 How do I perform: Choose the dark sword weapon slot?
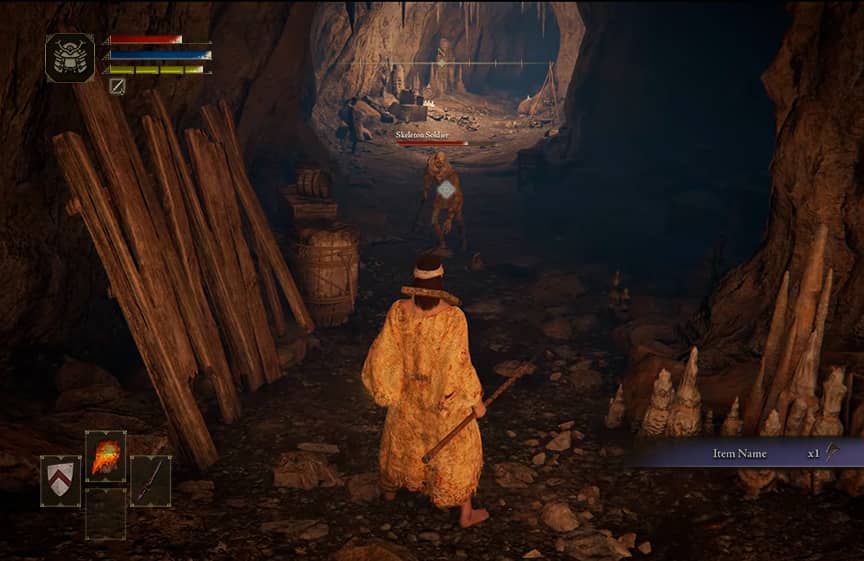(x=150, y=481)
